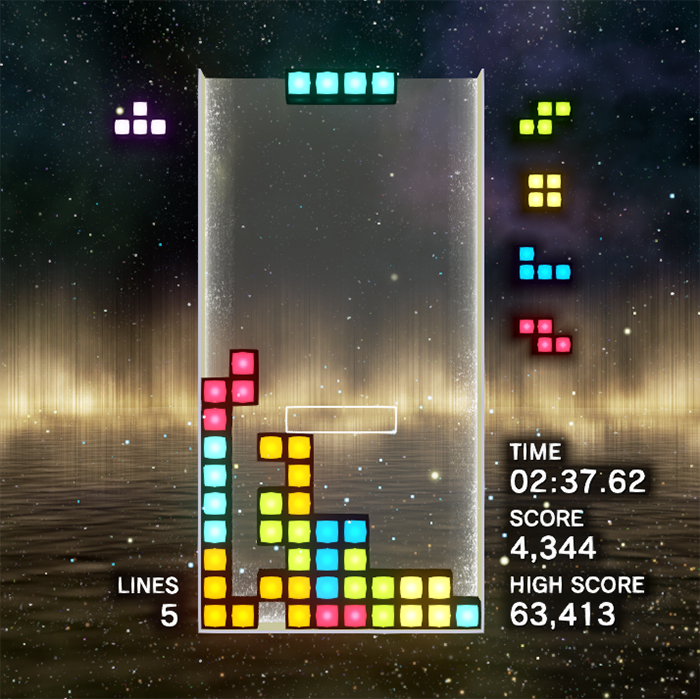Select the held purple T-piece

(140, 120)
